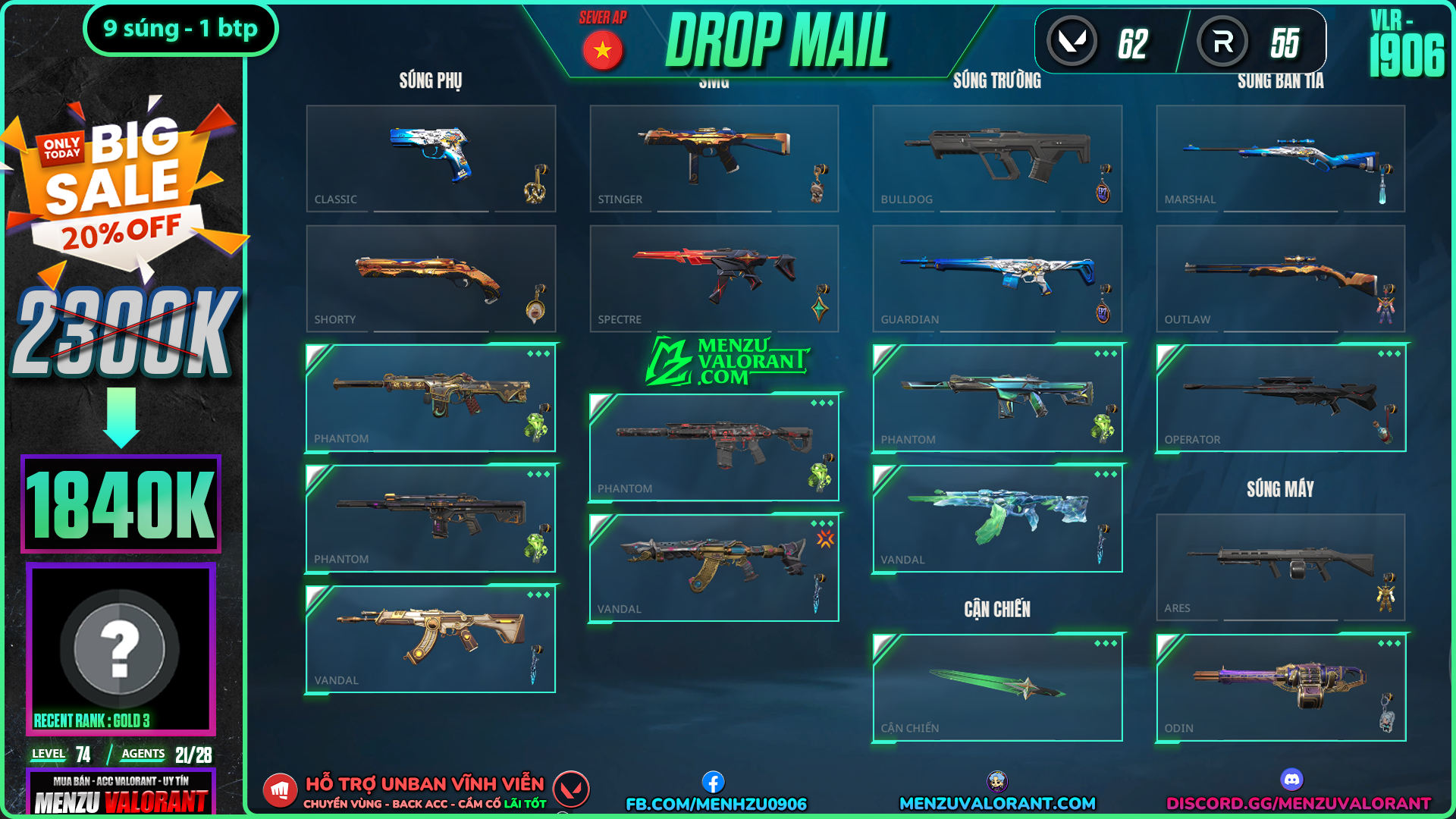Image resolution: width=1456 pixels, height=819 pixels.
Task: Choose the Shorty skin card
Action: 431,278
